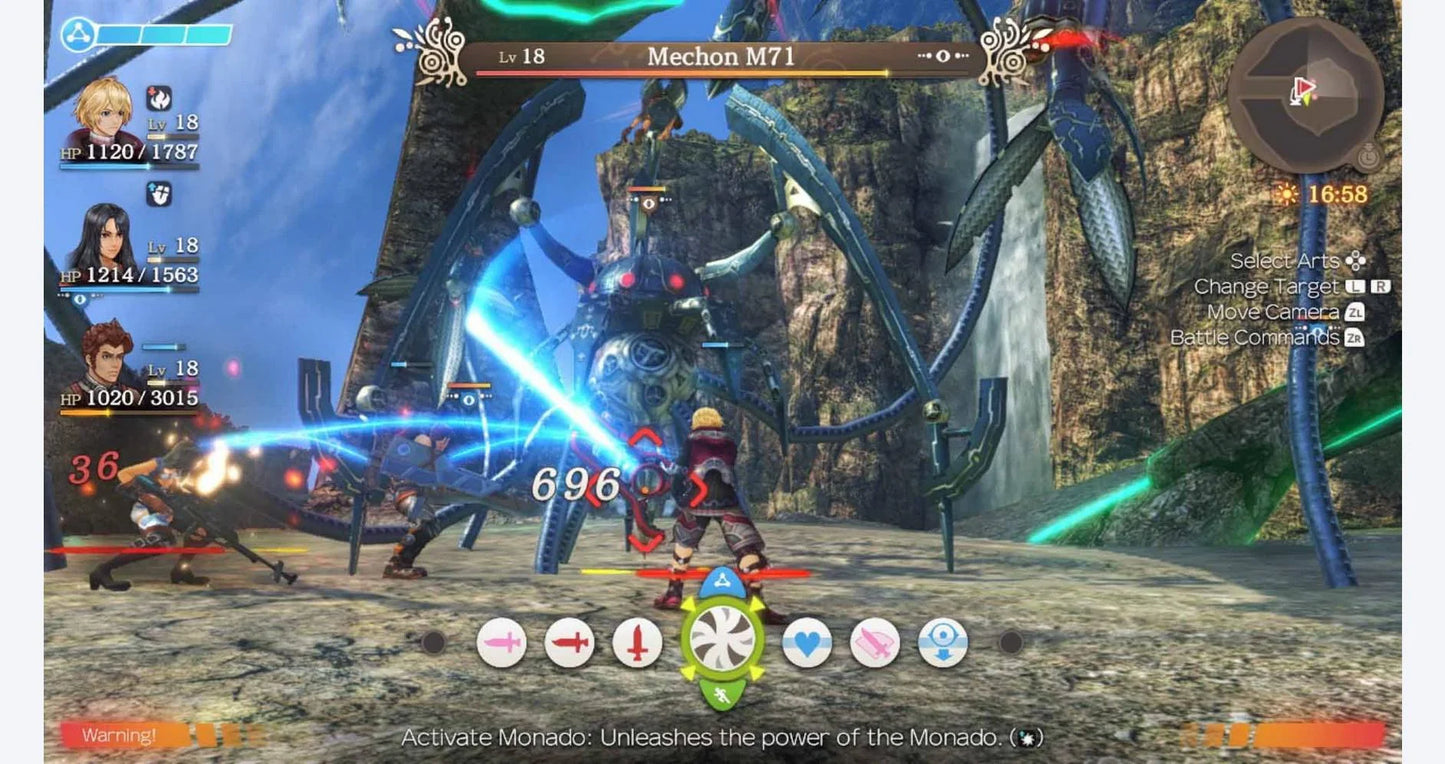The width and height of the screenshot is (1445, 764).
Task: Select the red horizontal sword art
Action: [569, 642]
